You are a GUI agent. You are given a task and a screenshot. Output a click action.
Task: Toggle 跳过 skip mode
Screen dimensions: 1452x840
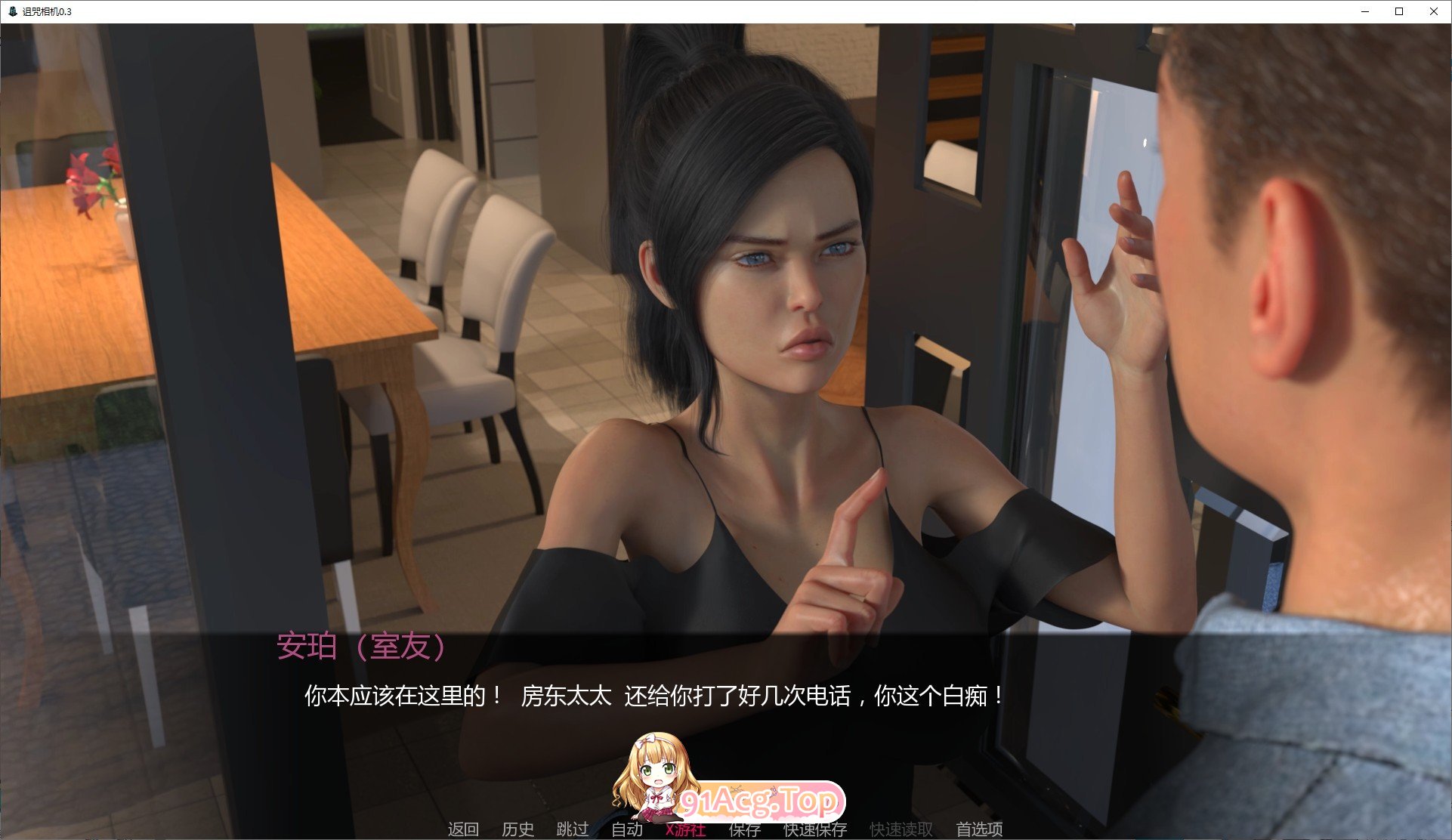(573, 829)
